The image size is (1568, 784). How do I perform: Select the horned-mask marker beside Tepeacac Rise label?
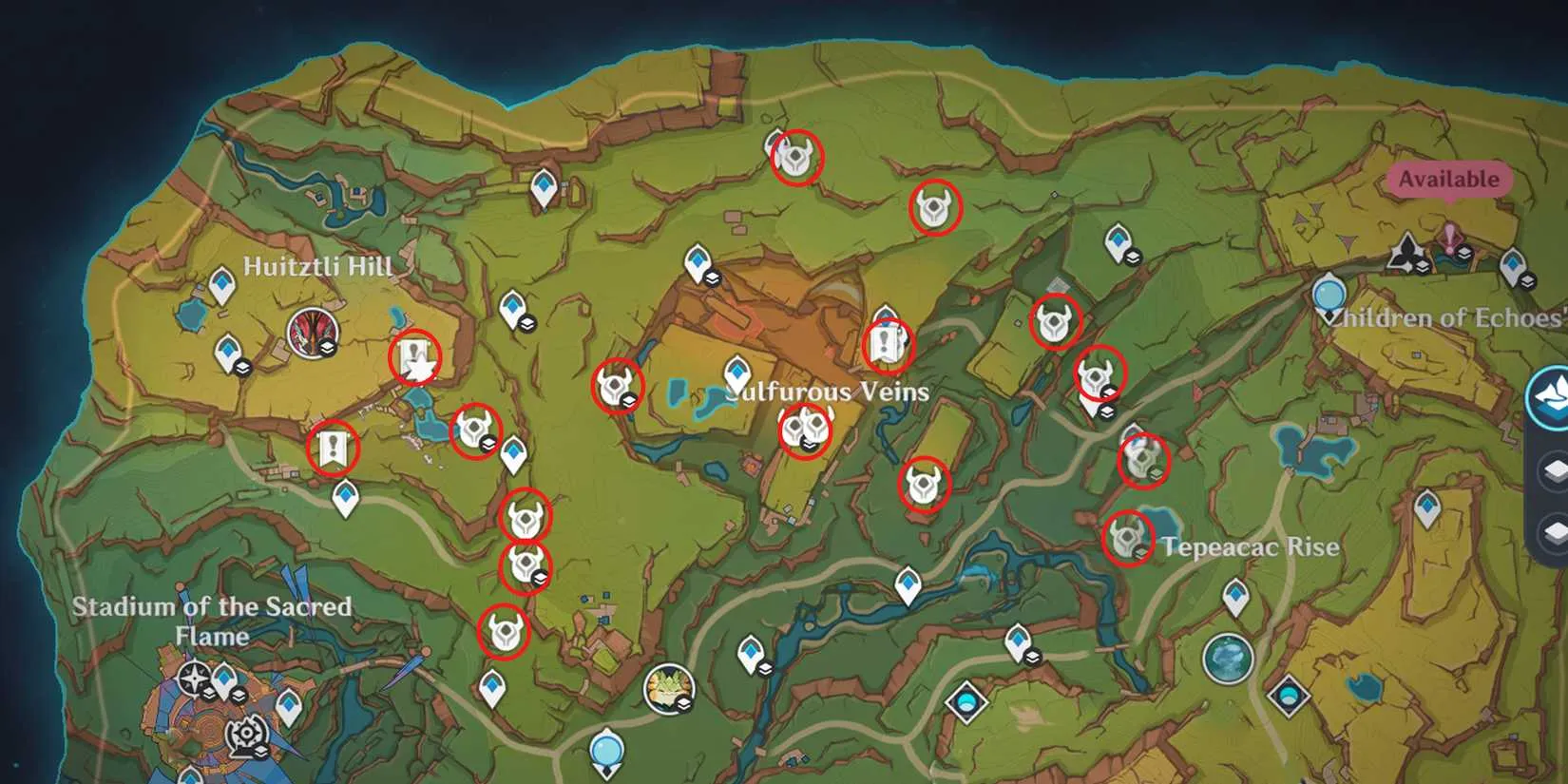[x=1128, y=538]
